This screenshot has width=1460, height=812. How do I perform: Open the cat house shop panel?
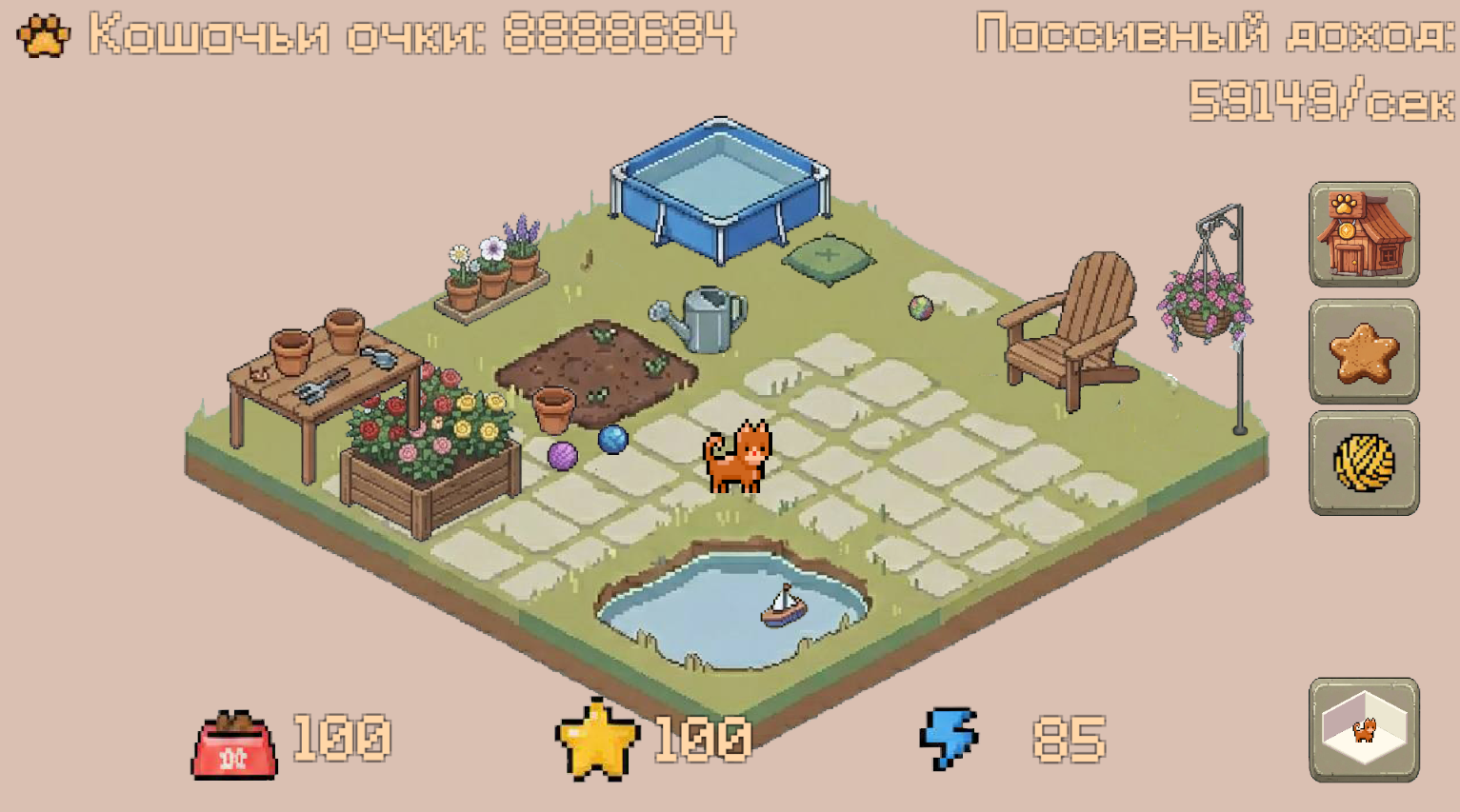tap(1364, 233)
